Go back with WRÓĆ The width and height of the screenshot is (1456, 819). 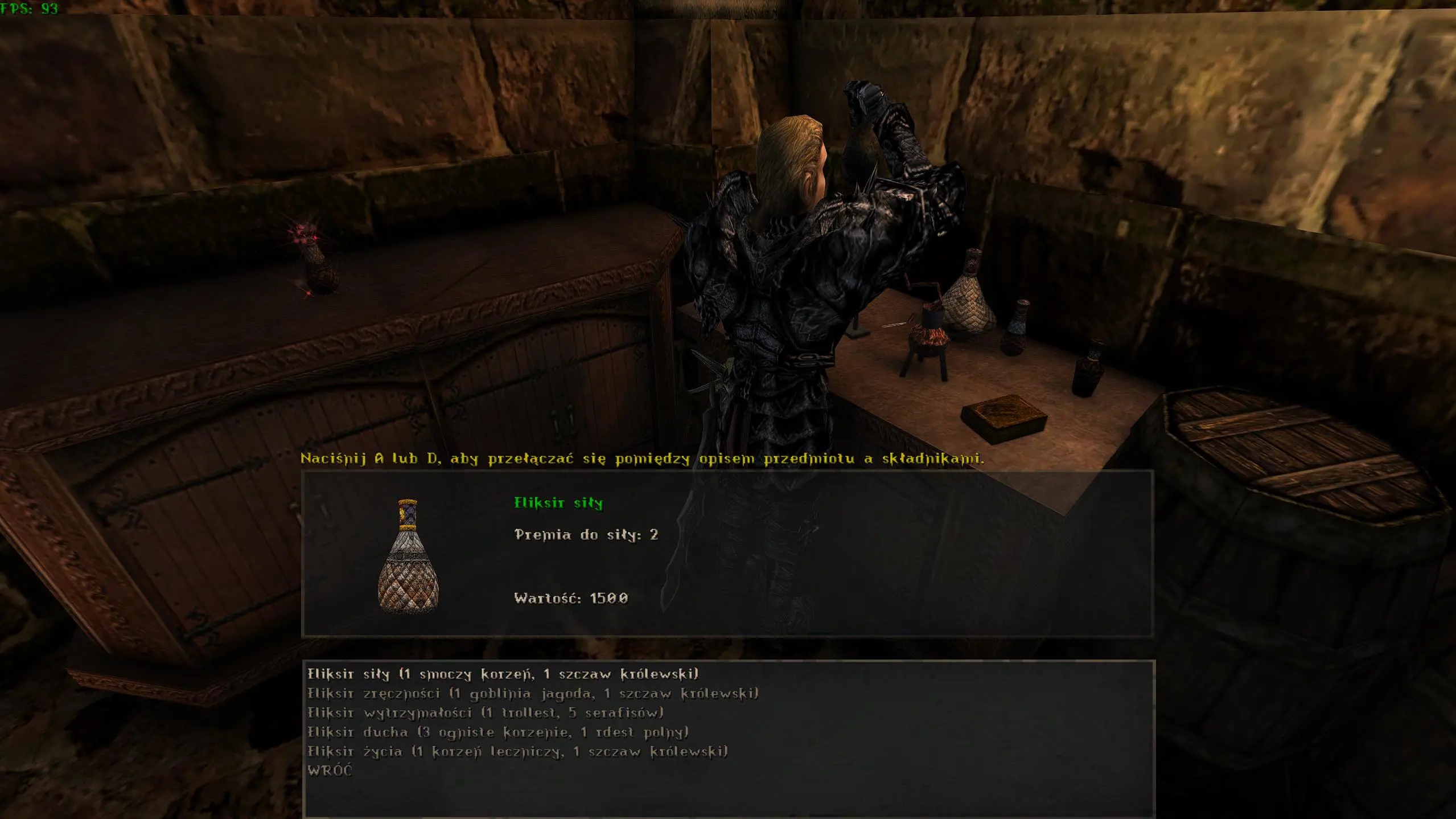click(330, 771)
